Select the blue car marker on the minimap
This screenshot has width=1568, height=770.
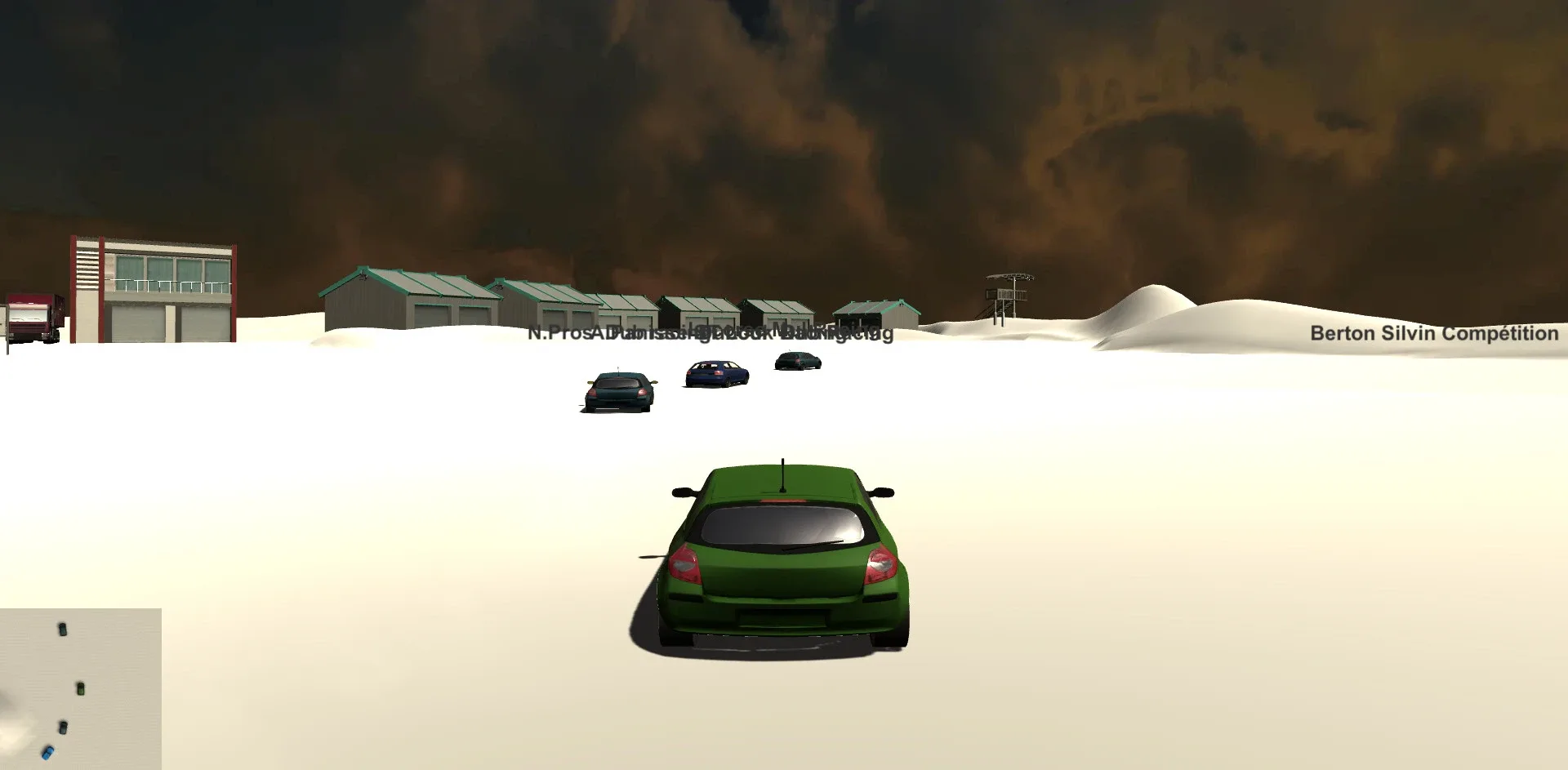coord(47,754)
